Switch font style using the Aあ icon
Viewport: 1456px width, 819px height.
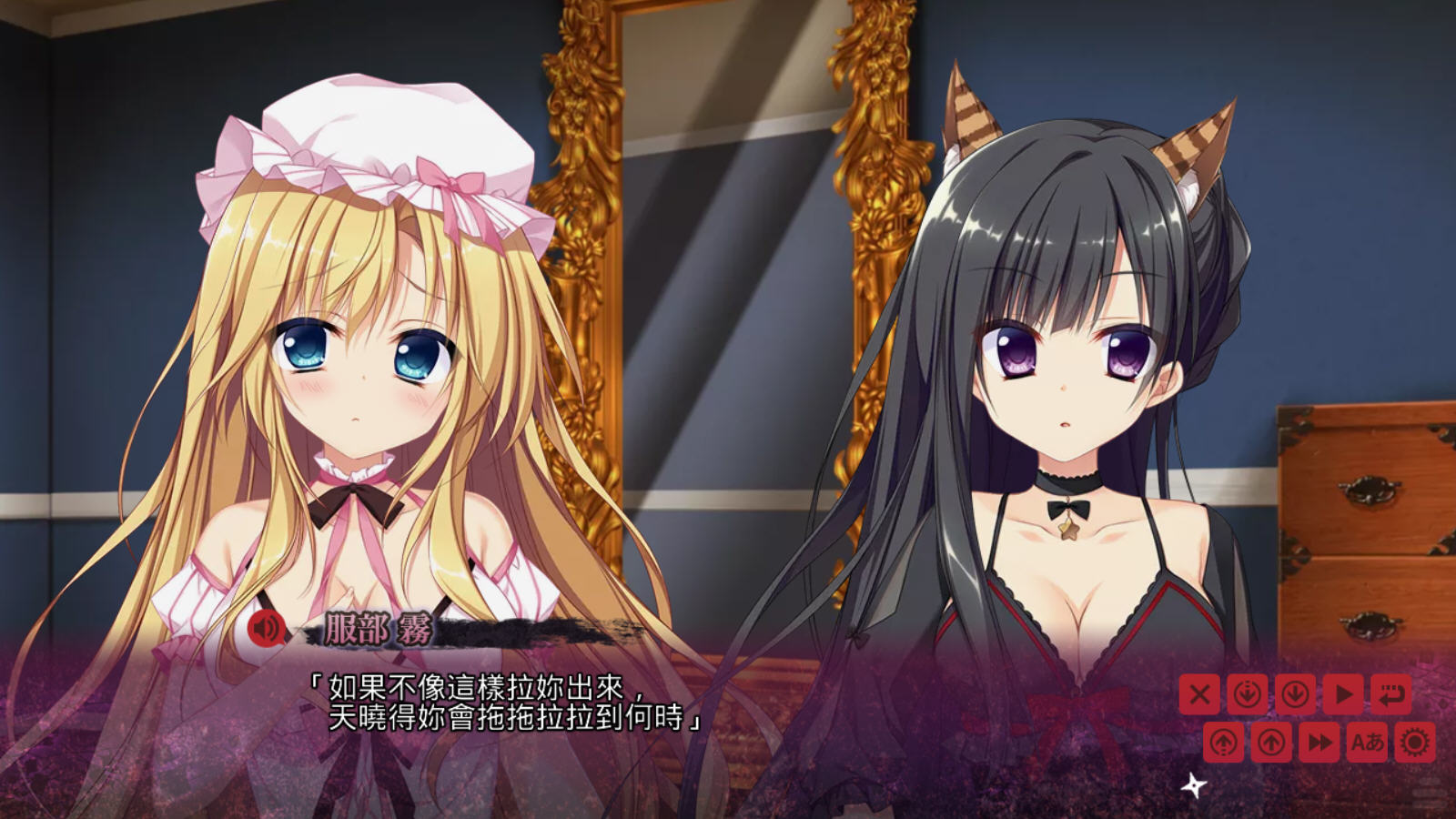click(x=1367, y=742)
